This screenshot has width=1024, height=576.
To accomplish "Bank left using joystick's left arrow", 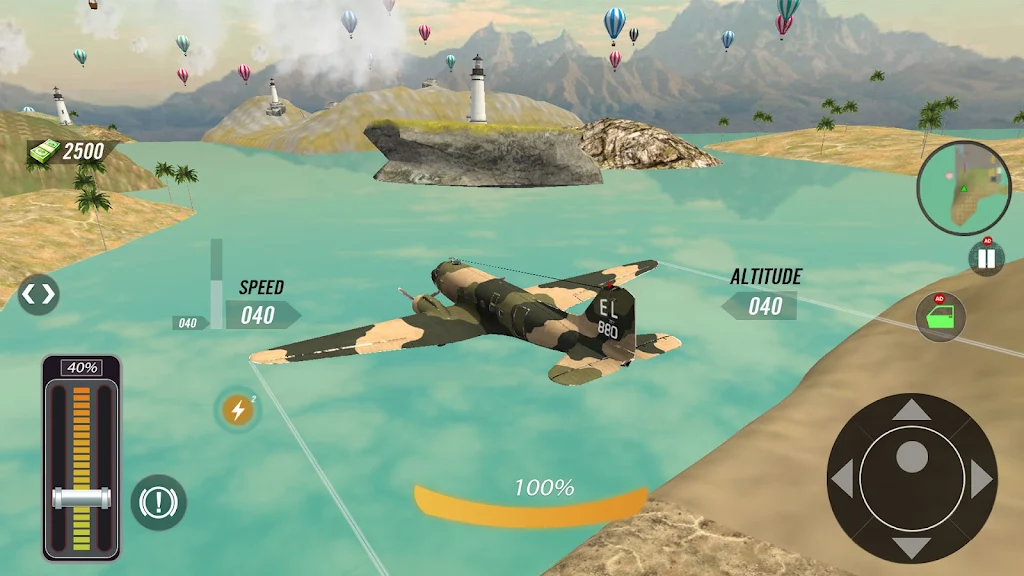I will click(x=842, y=479).
